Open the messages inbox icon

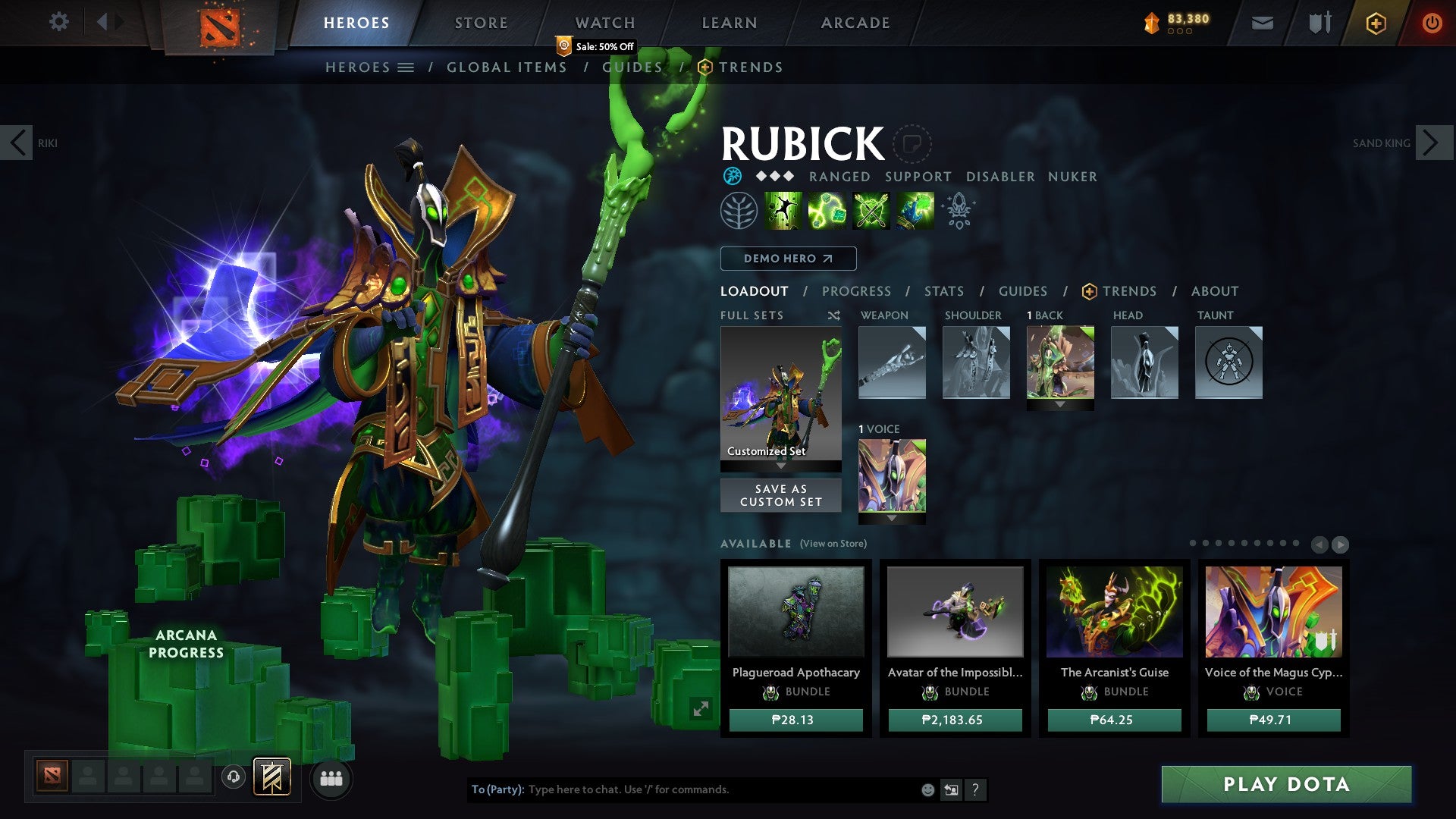[x=1262, y=23]
